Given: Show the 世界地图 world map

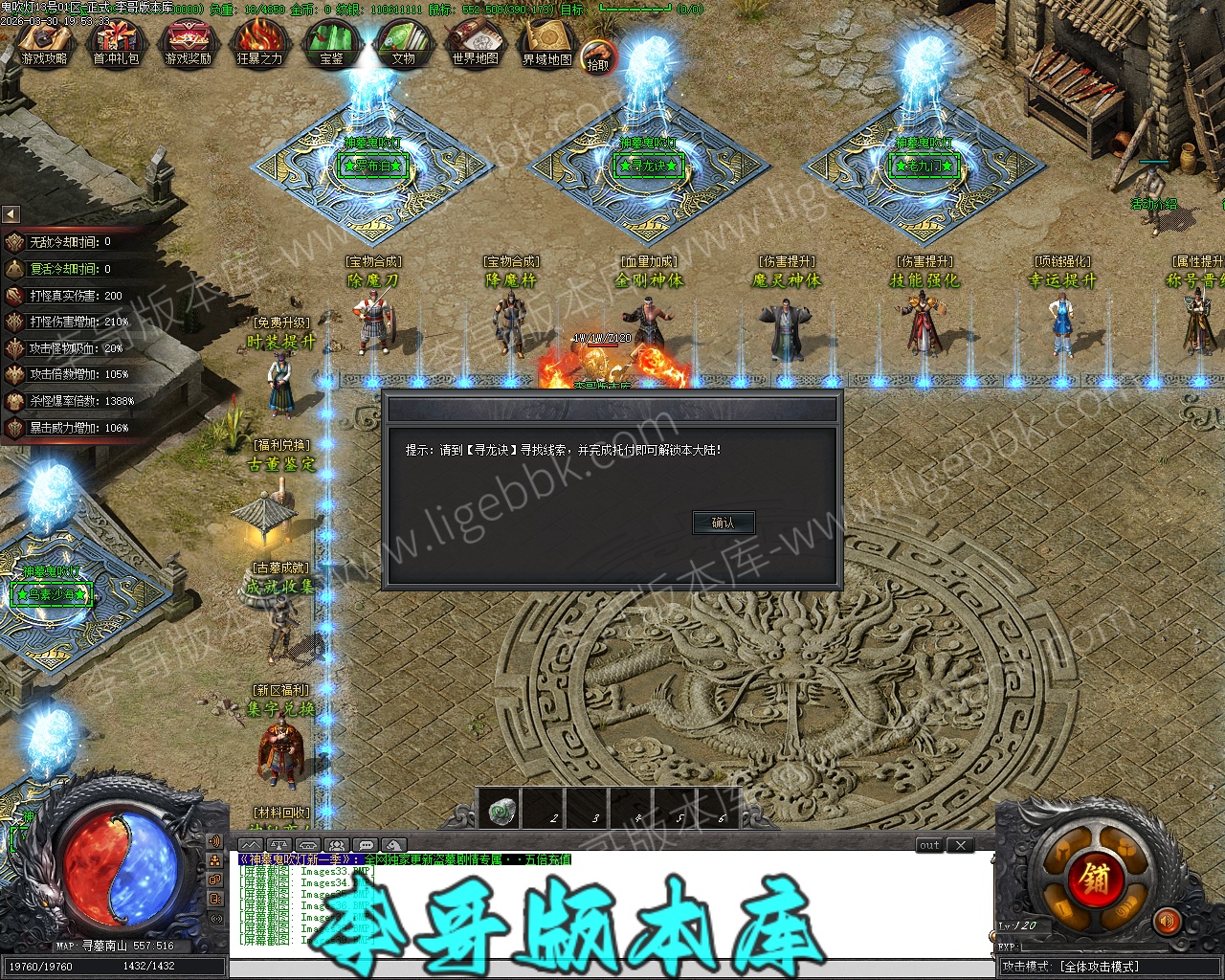Looking at the screenshot, I should click(x=476, y=43).
